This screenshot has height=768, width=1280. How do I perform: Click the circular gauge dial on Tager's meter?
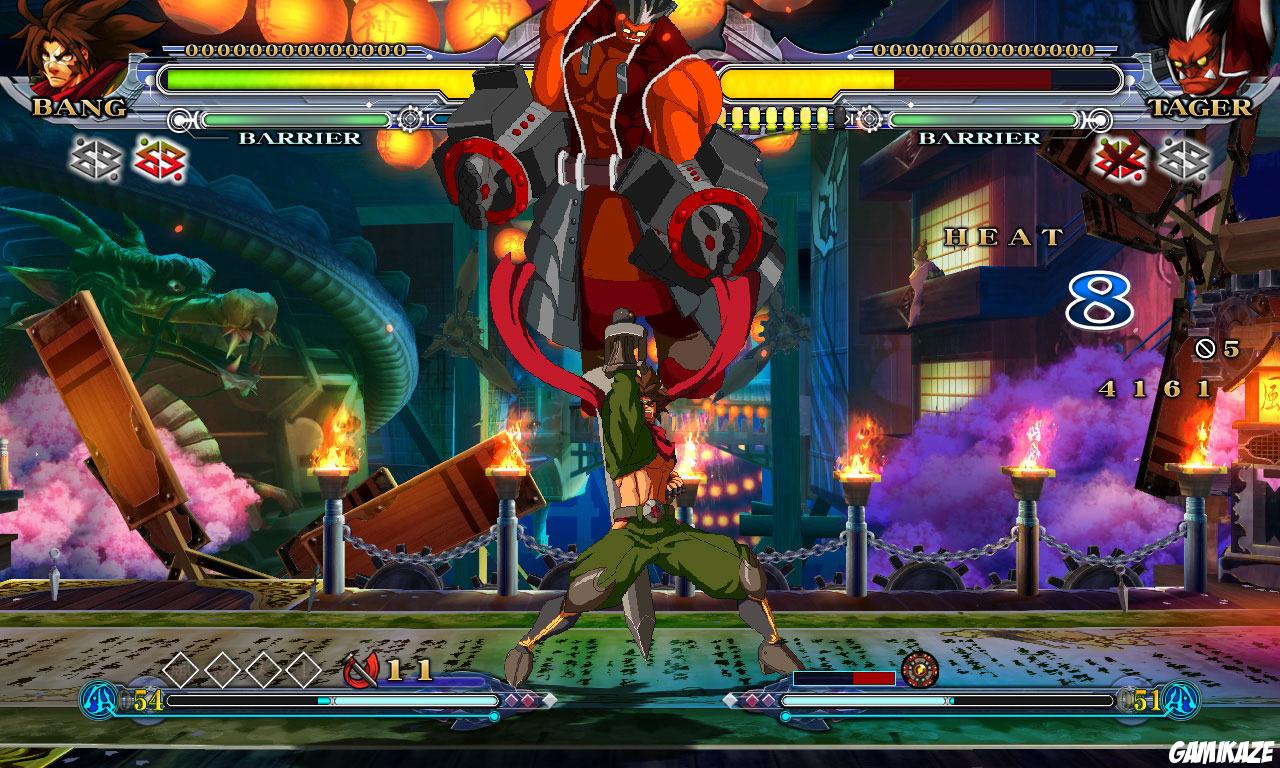(x=919, y=670)
